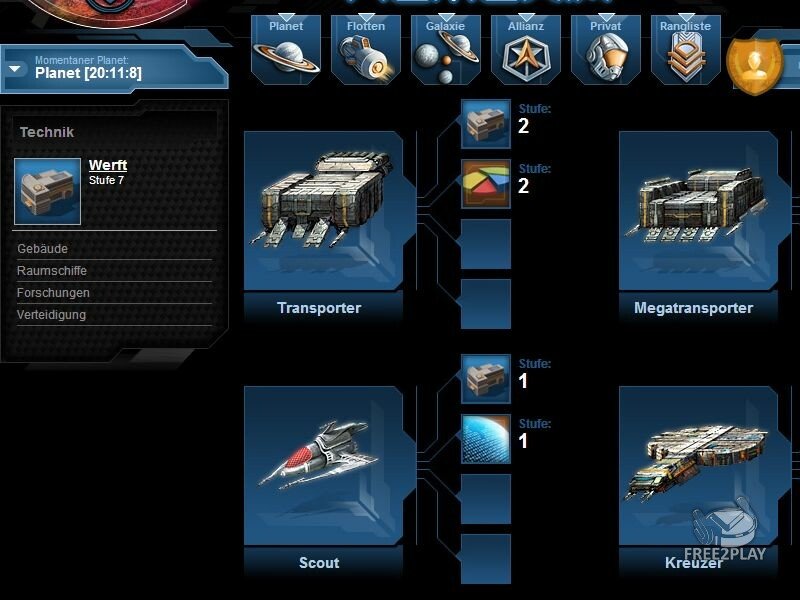Viewport: 800px width, 600px height.
Task: Click the Werft building thumbnail
Action: point(48,191)
